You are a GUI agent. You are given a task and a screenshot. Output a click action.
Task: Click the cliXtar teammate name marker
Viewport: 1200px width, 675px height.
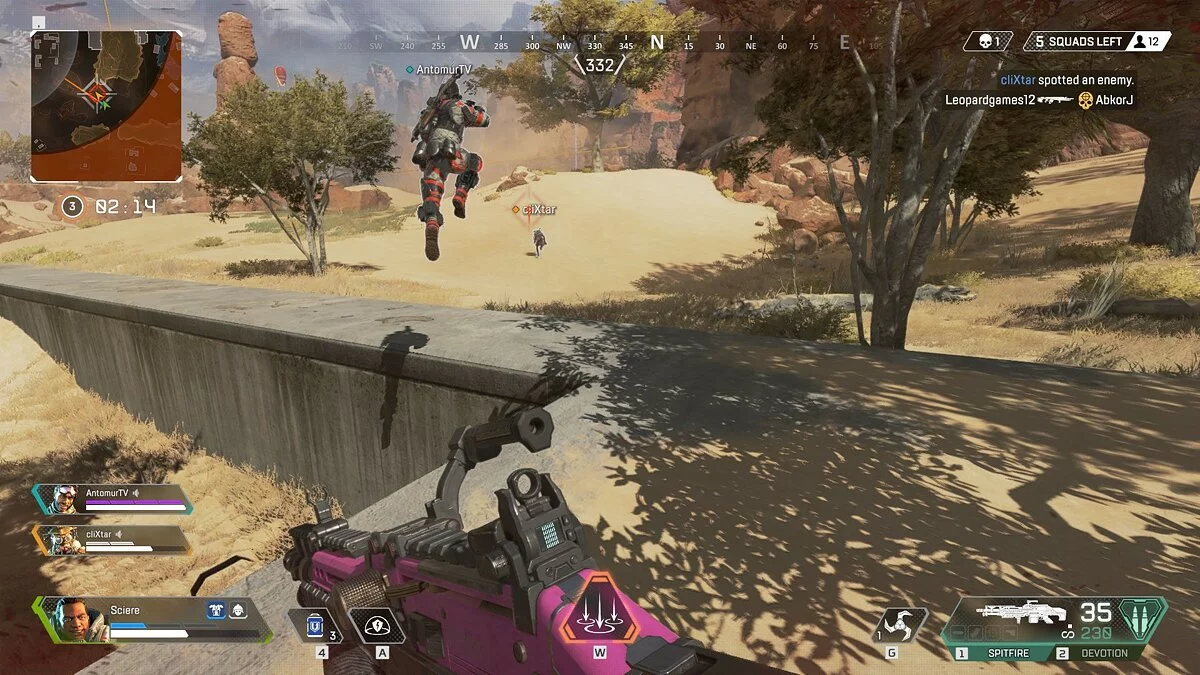click(x=538, y=209)
